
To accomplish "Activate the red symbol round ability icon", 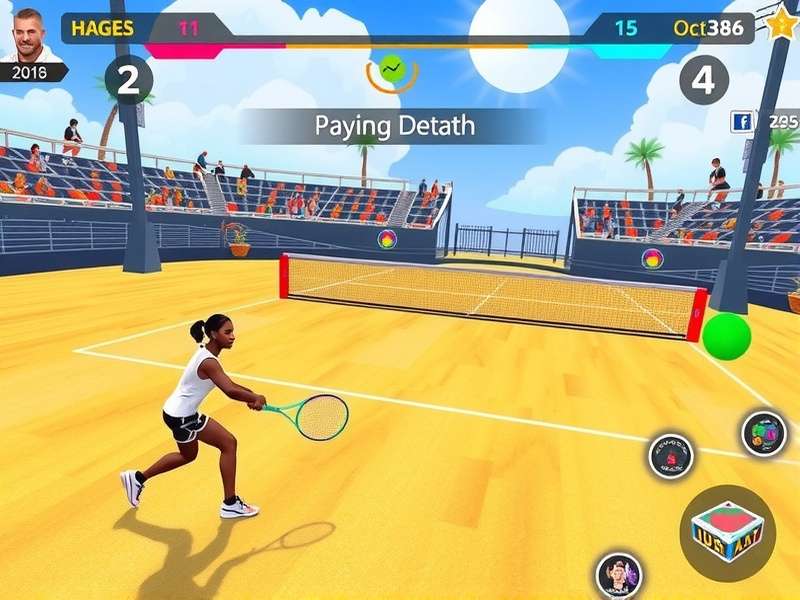I will (670, 456).
